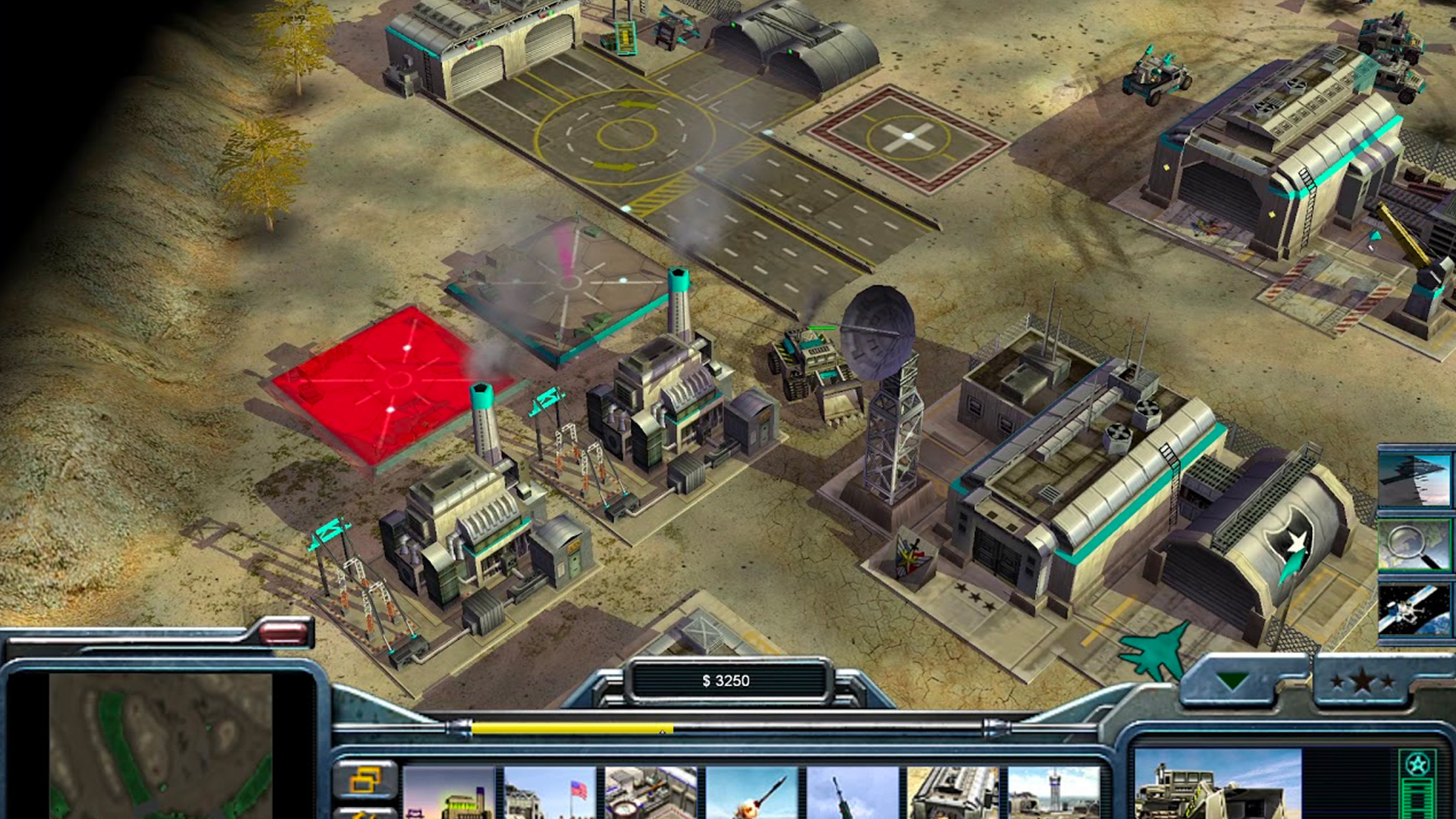Pick the green gun barrel build icon
Image resolution: width=1456 pixels, height=819 pixels.
coord(852,793)
